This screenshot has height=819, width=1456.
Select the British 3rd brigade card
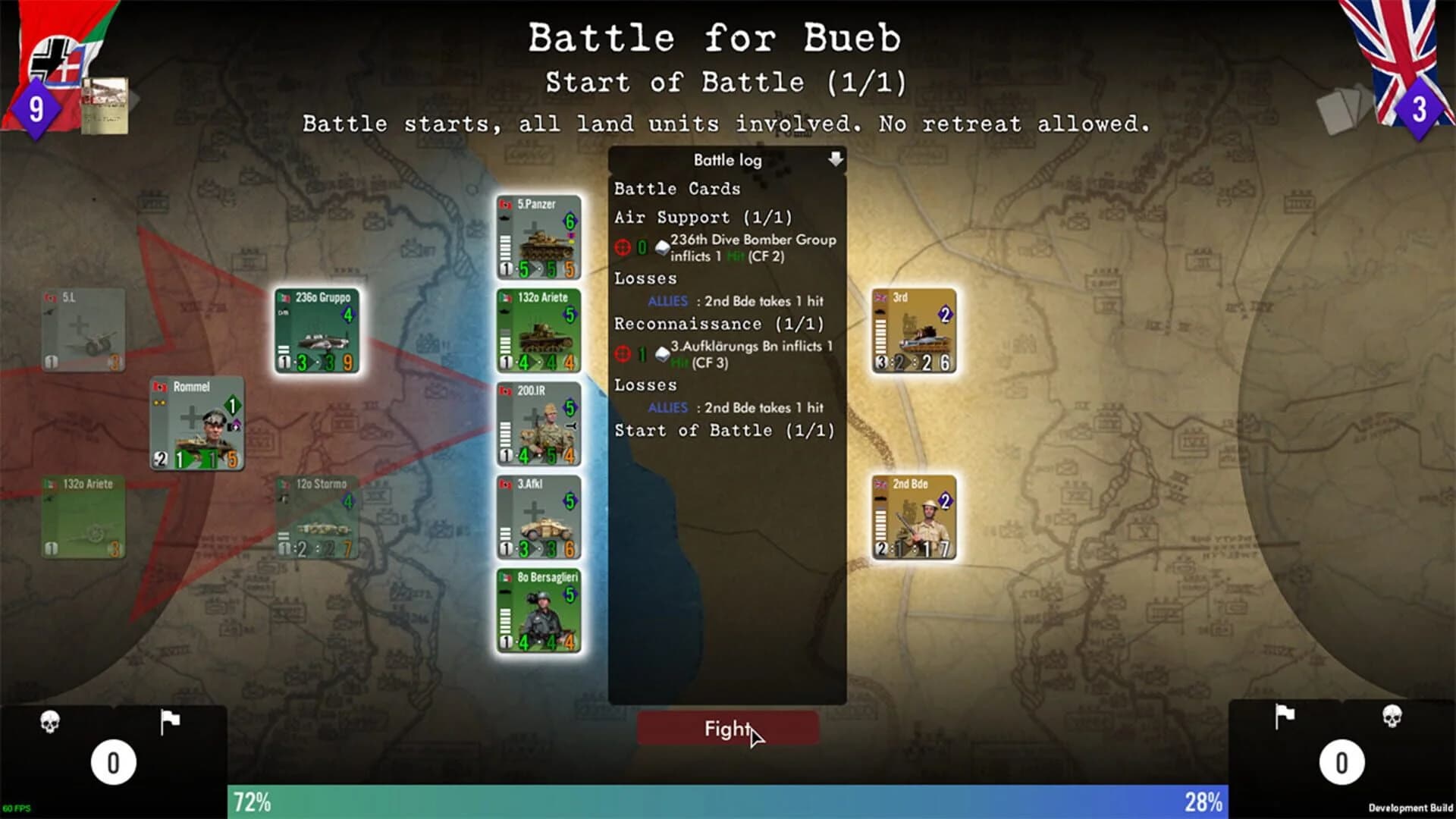click(x=912, y=330)
